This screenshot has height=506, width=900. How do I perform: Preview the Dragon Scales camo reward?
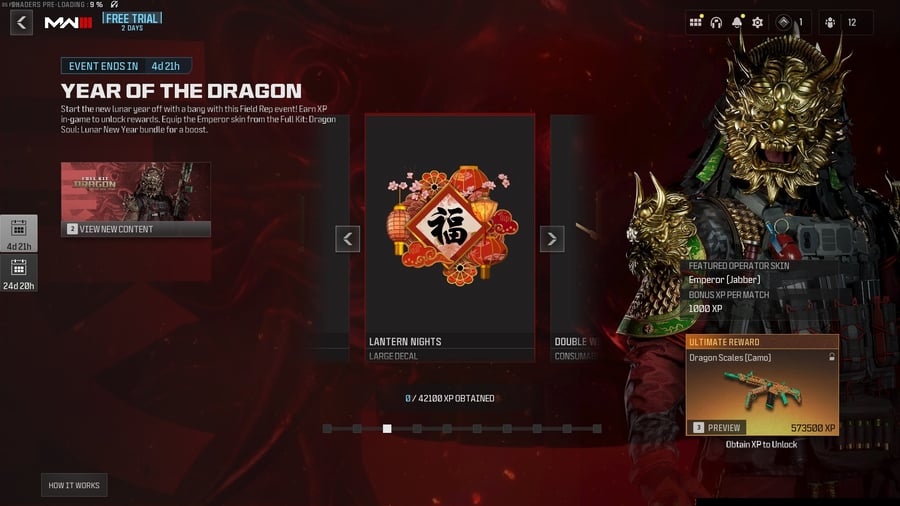click(x=718, y=427)
